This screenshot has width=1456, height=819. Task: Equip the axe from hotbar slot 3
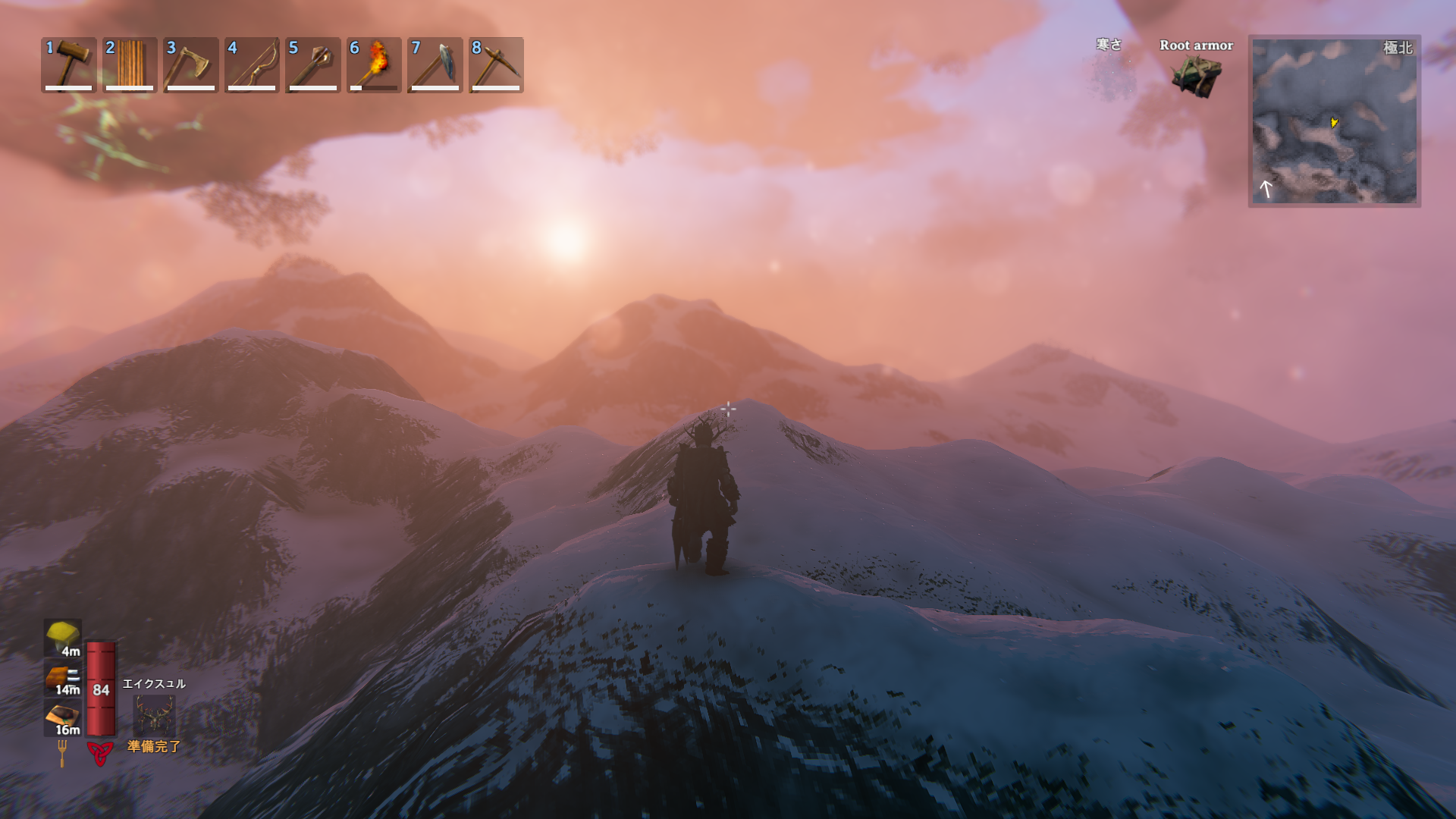(x=190, y=64)
